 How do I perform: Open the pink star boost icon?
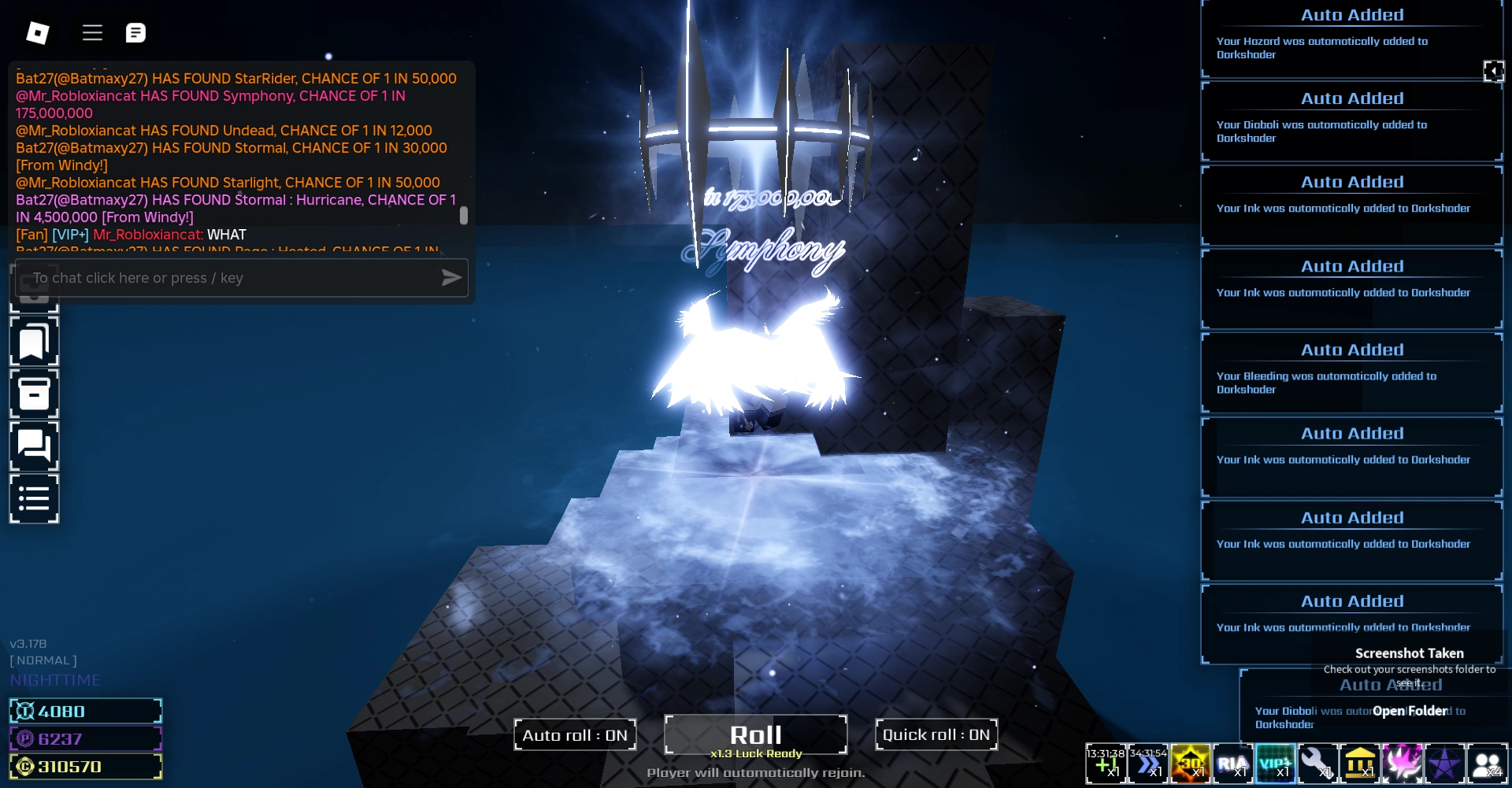coord(1404,763)
